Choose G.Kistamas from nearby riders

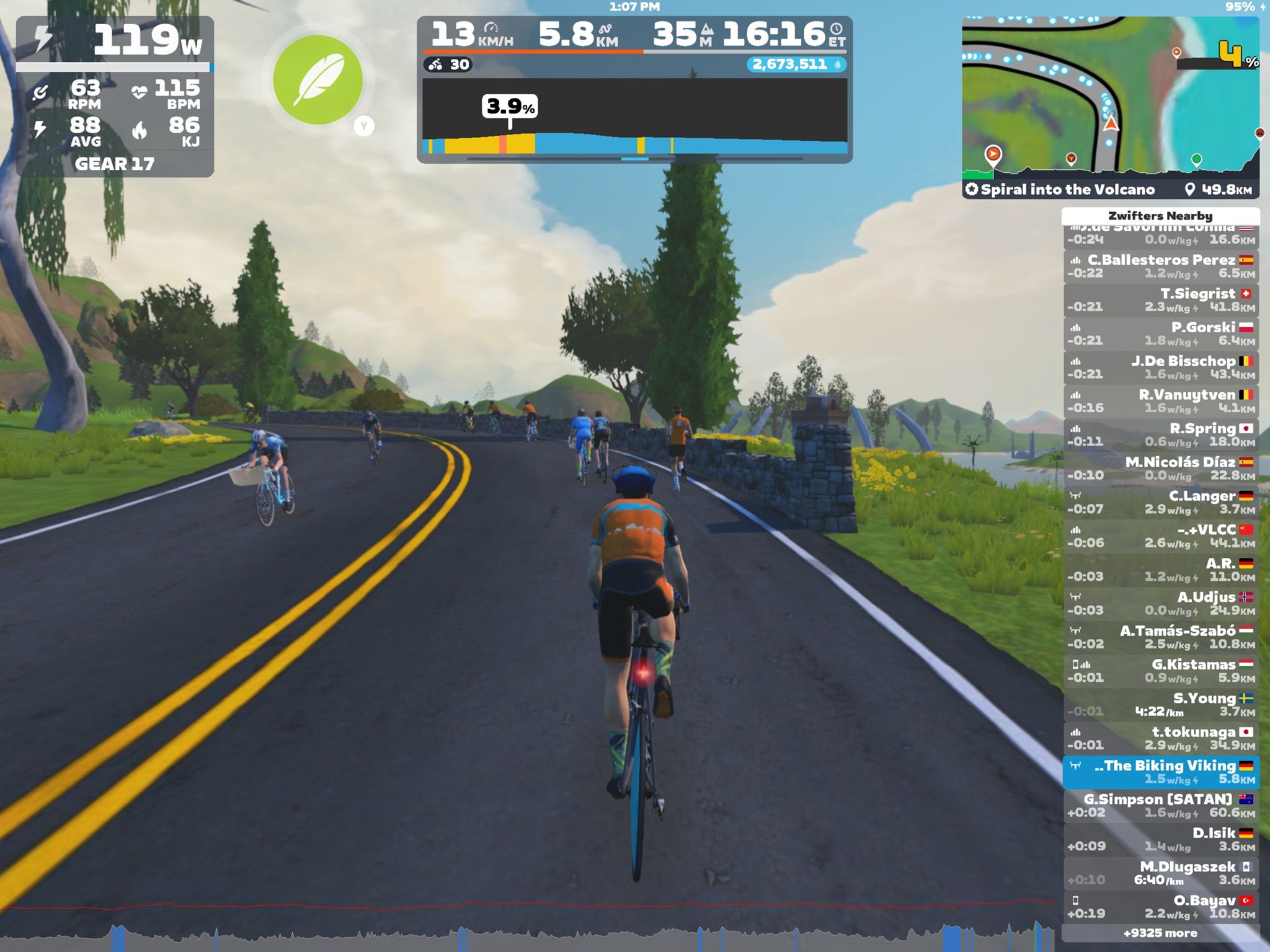pos(1161,671)
